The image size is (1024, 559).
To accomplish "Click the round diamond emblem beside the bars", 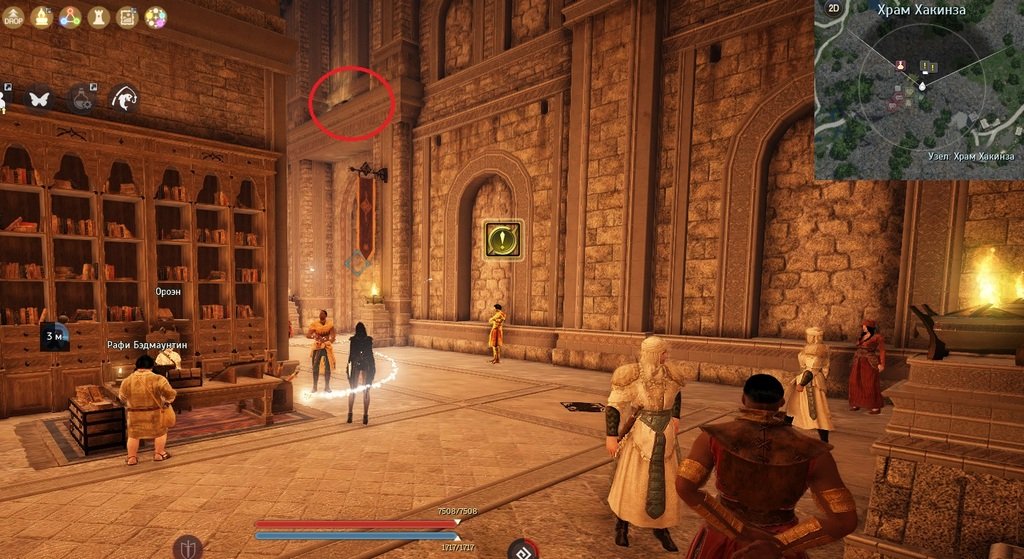I will click(x=522, y=549).
